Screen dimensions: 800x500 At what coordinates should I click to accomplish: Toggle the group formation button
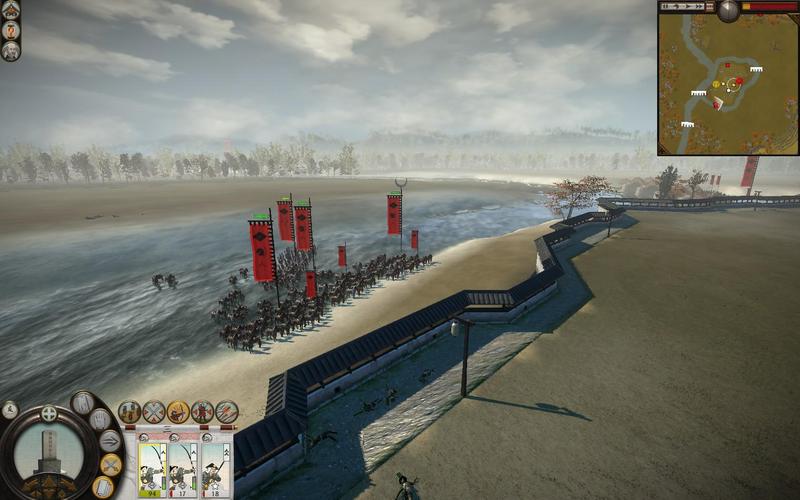pos(130,411)
